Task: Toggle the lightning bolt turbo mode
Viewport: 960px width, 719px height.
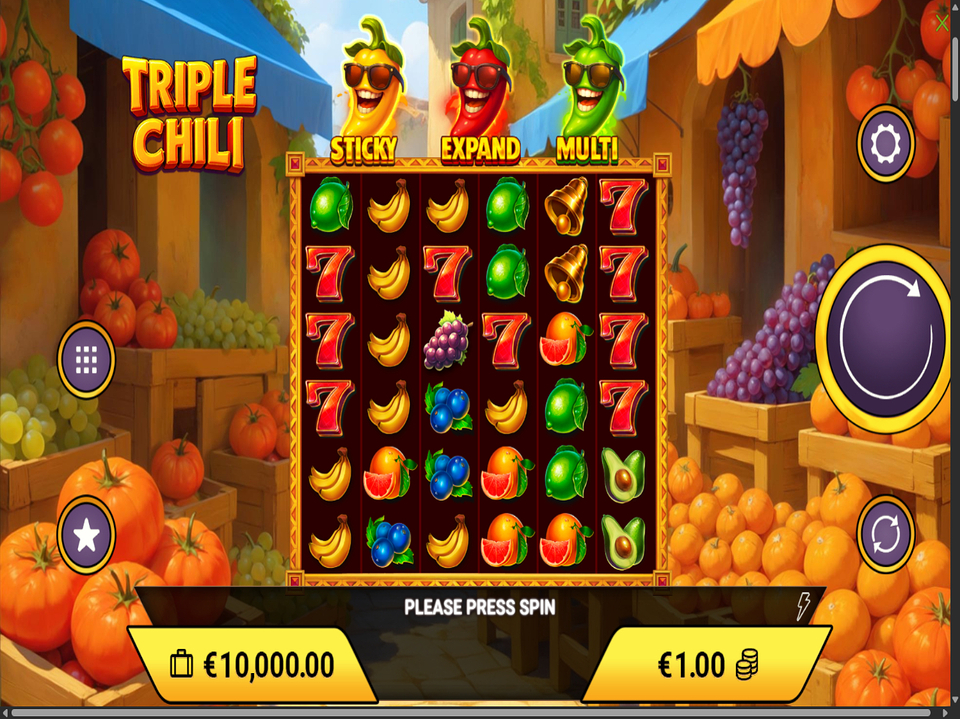Action: click(802, 606)
